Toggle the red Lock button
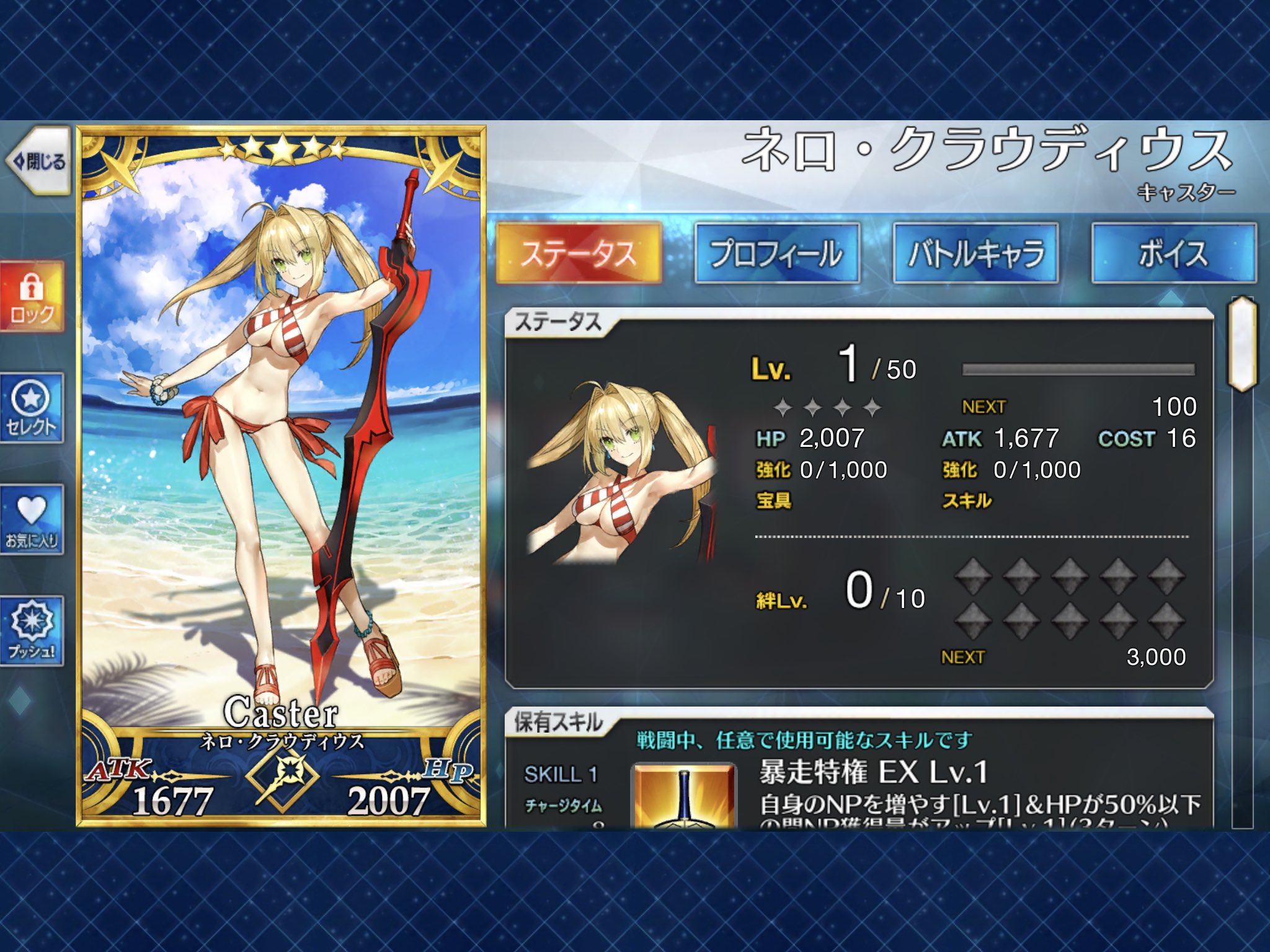The image size is (1270, 952). point(32,297)
